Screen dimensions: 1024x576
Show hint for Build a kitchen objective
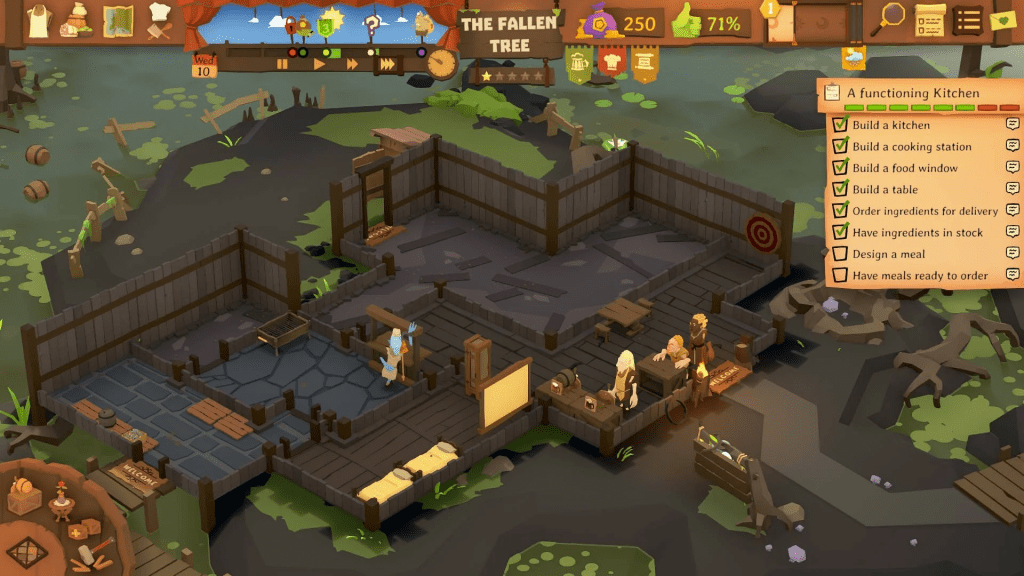(1012, 125)
